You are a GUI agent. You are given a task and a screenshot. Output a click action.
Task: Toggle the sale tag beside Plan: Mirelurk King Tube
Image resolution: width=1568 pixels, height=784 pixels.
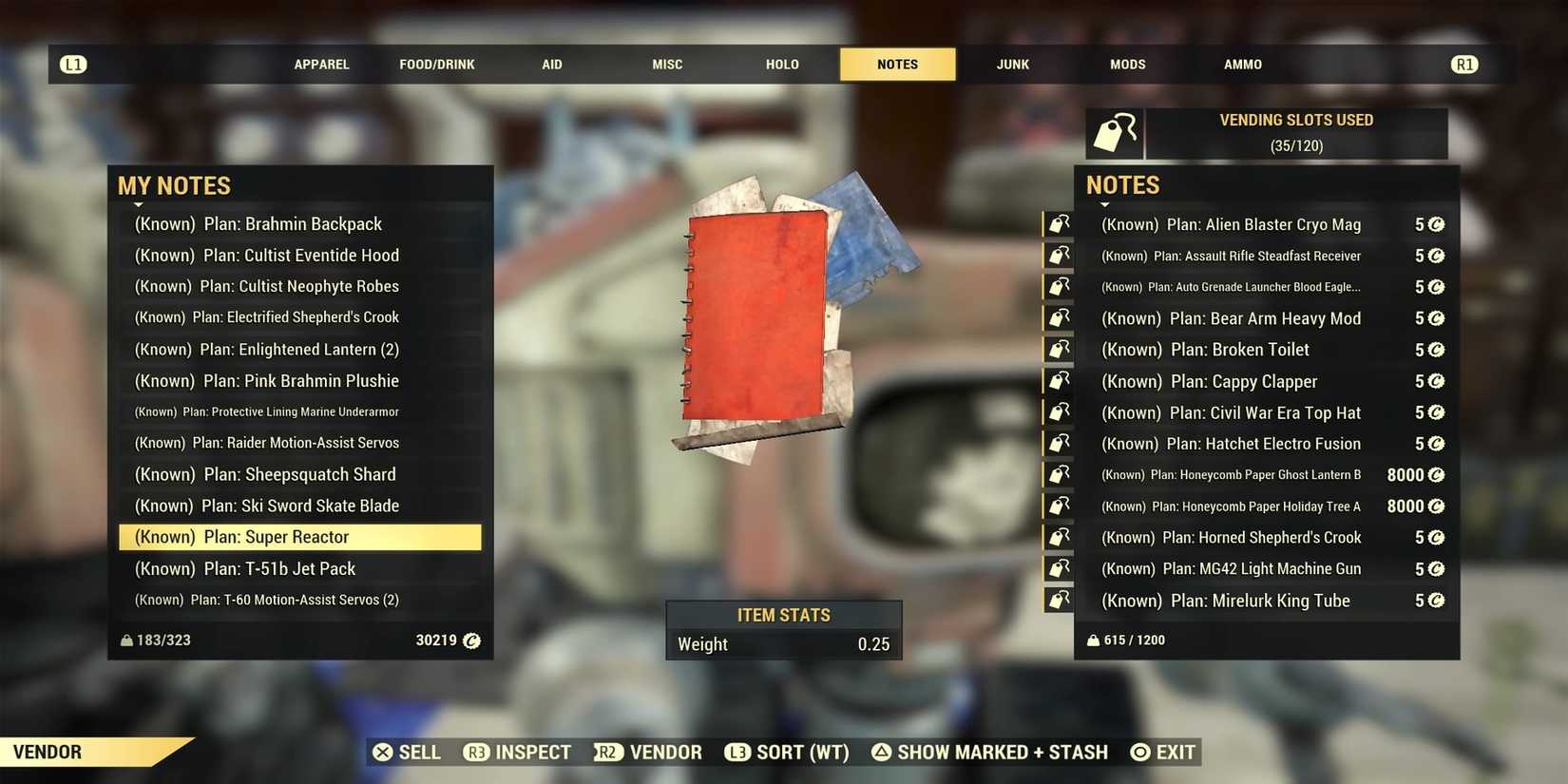1058,600
